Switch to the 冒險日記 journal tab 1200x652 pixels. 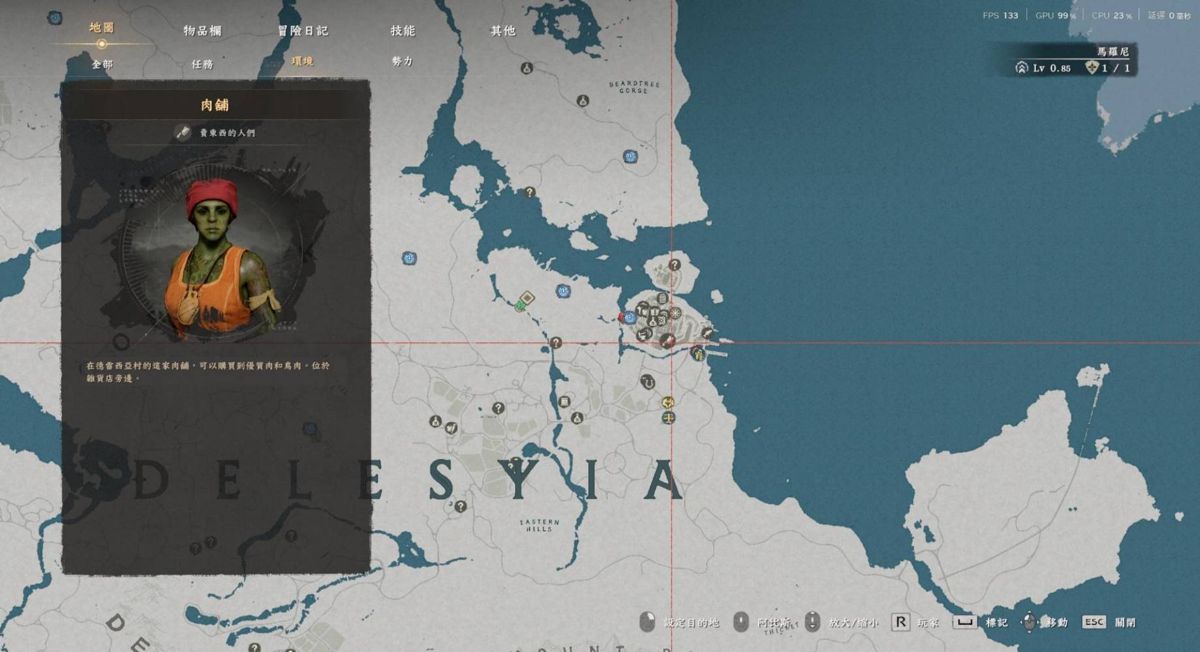pos(302,31)
